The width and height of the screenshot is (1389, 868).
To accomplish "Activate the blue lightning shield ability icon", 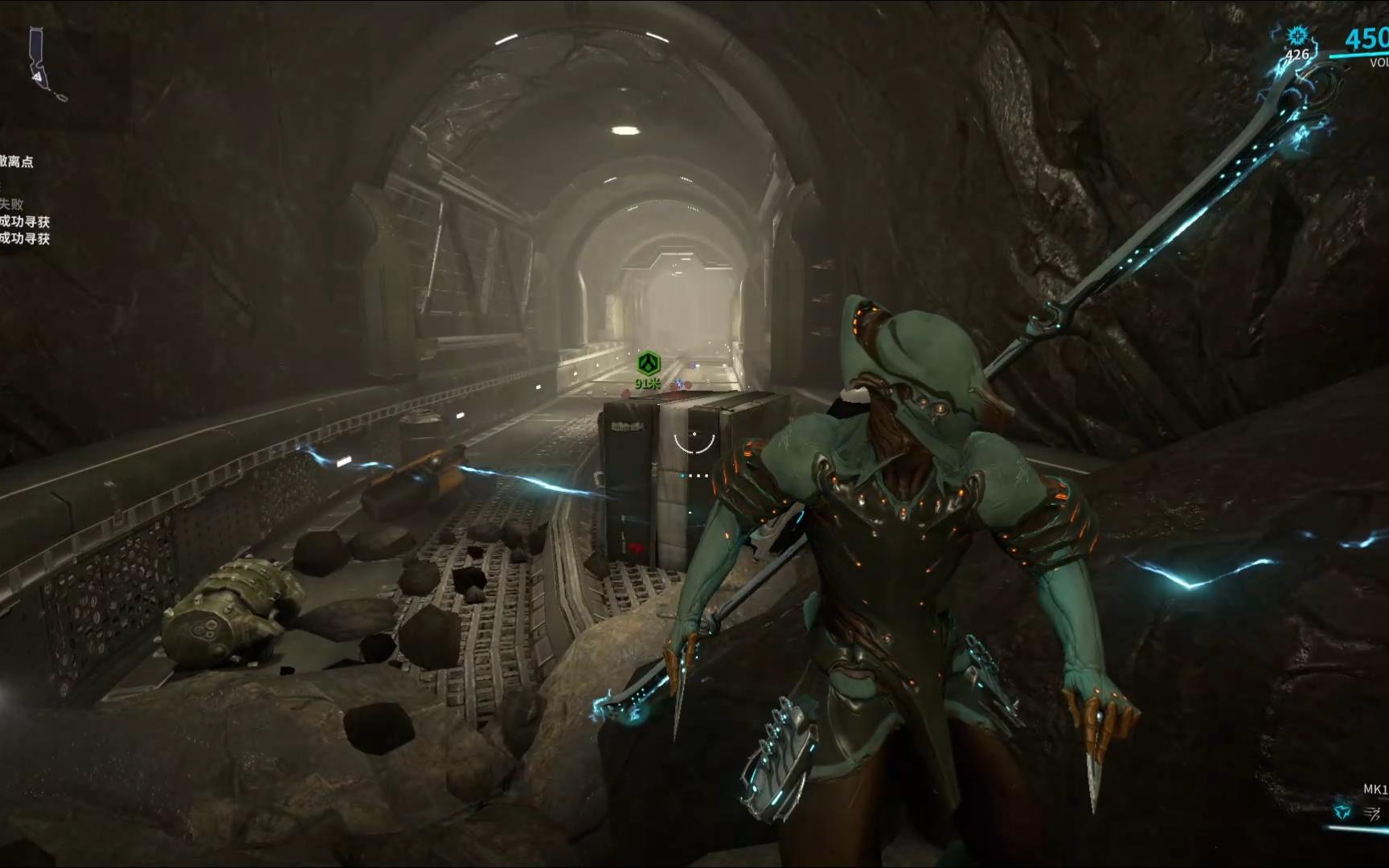I will point(1342,813).
